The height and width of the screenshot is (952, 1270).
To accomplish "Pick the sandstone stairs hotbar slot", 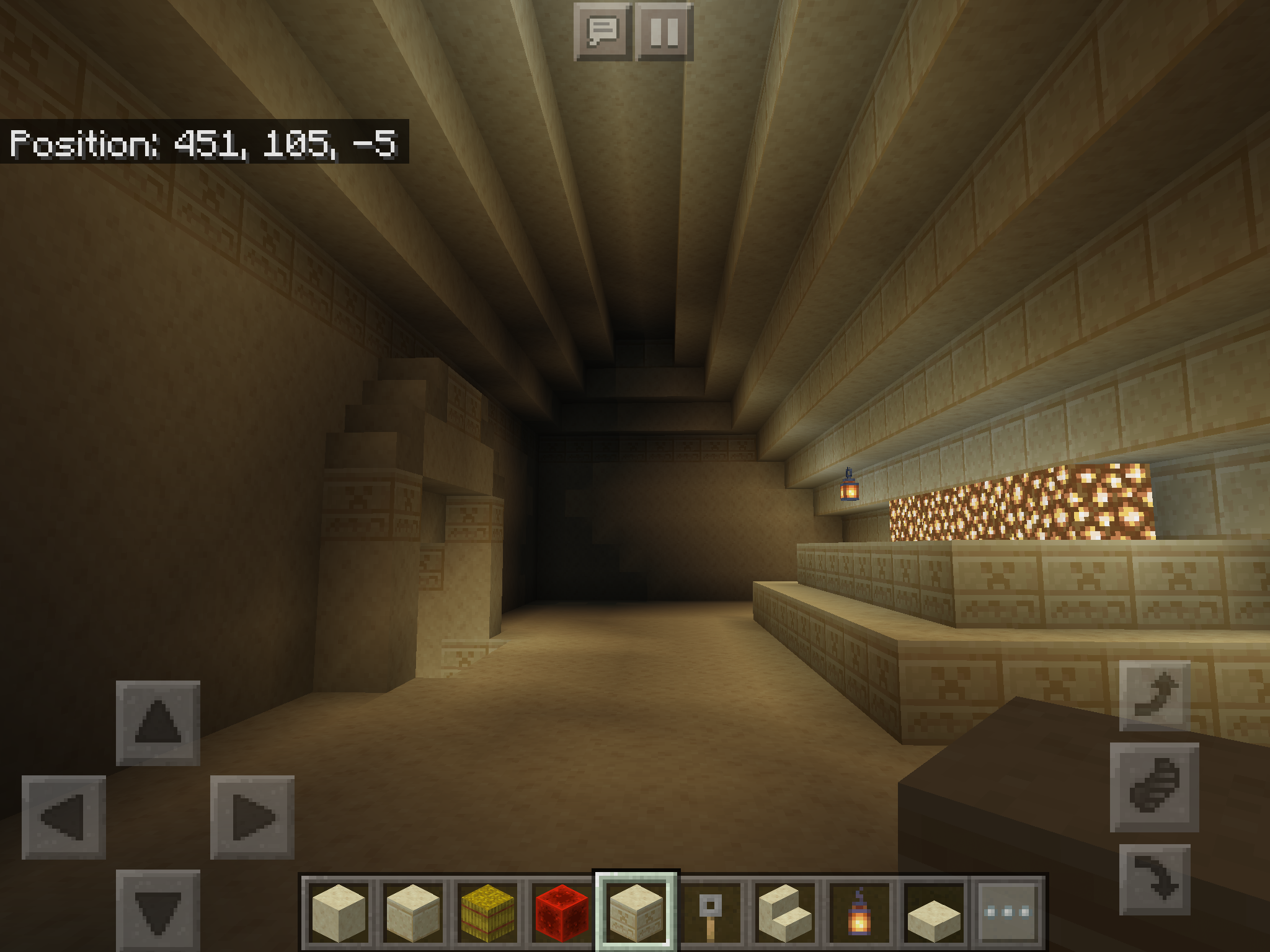I will click(x=785, y=912).
